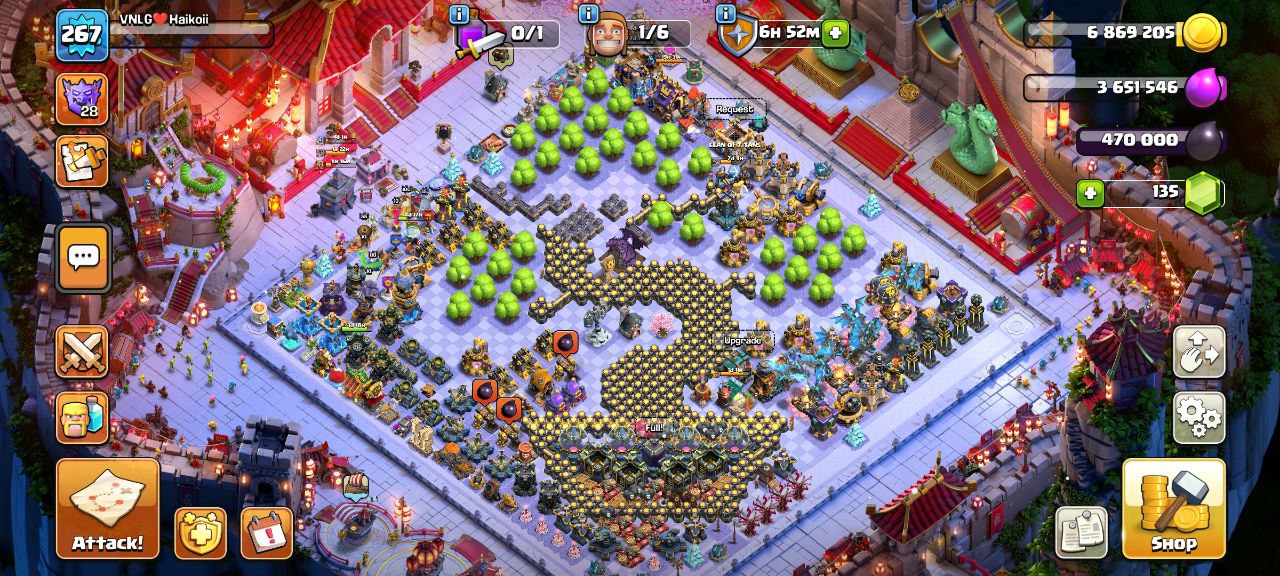The width and height of the screenshot is (1280, 576).
Task: Open the chat speech bubble panel
Action: pyautogui.click(x=82, y=258)
